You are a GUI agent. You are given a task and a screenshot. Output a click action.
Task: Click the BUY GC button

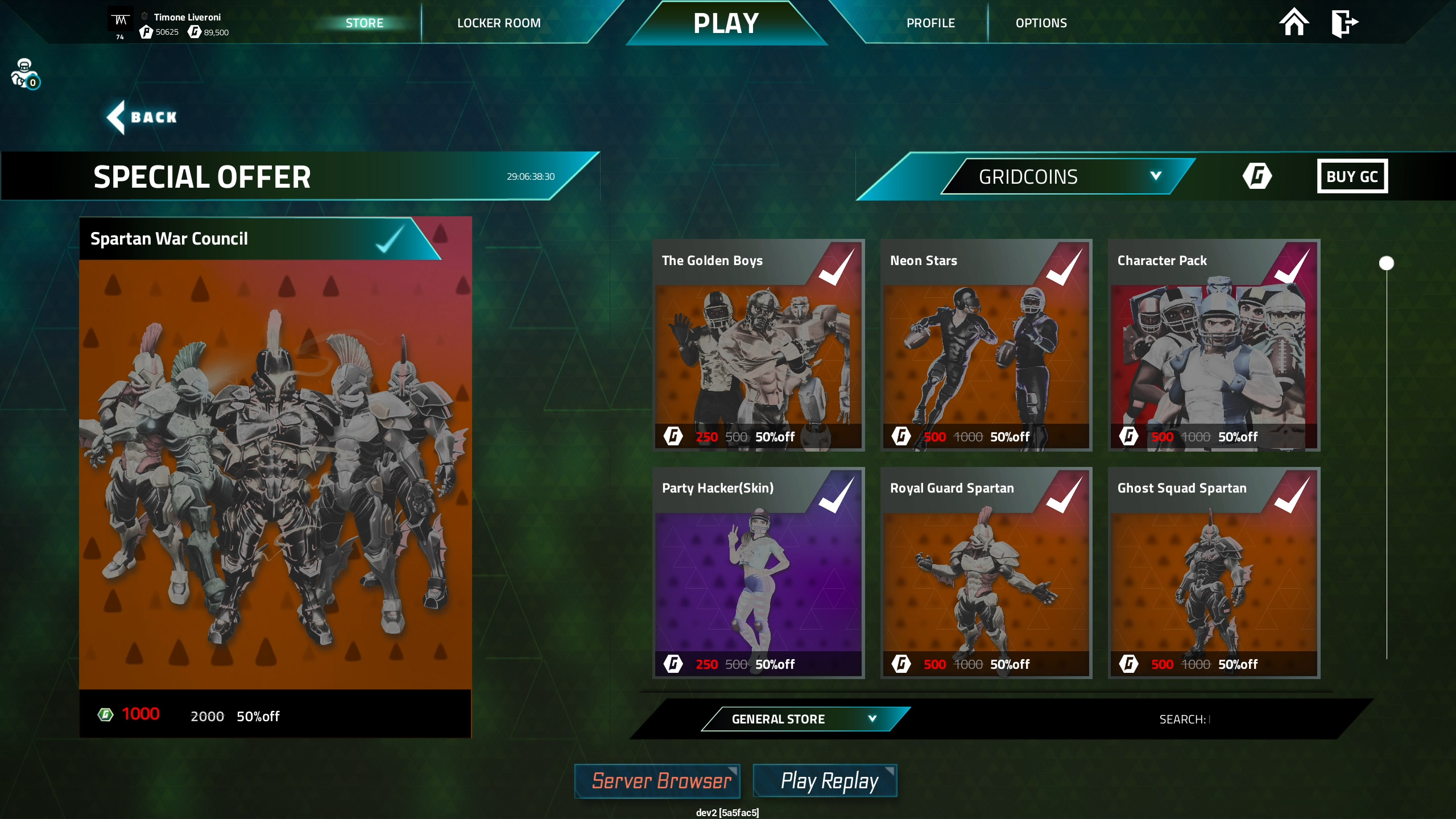(1353, 176)
